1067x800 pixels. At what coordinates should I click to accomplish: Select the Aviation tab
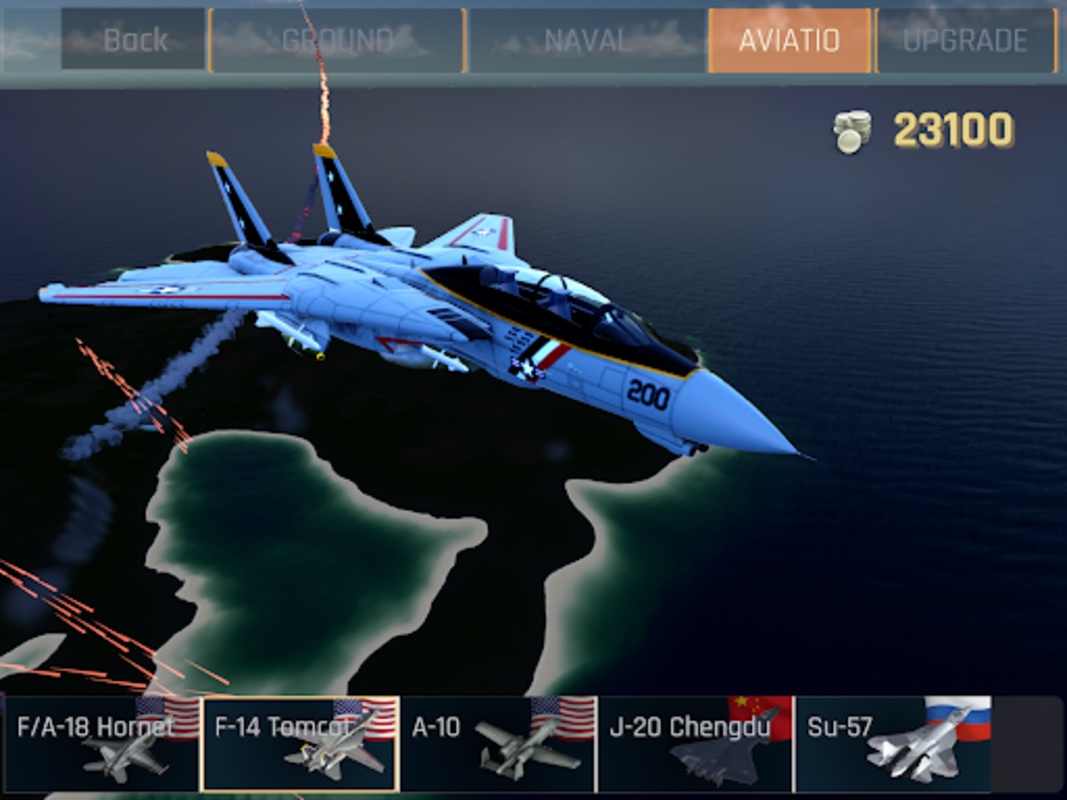(789, 41)
